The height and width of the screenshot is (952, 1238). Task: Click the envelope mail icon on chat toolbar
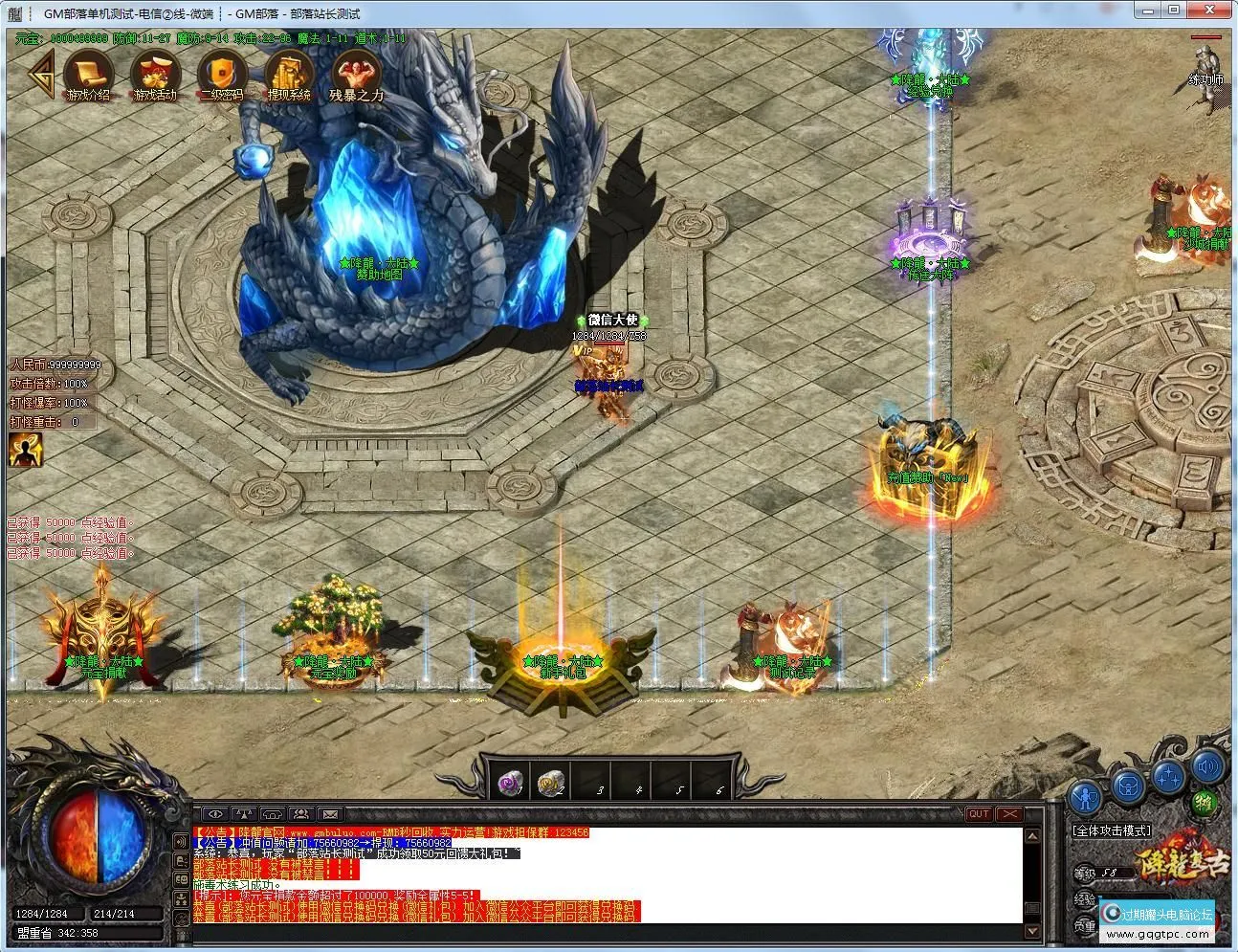click(x=329, y=815)
